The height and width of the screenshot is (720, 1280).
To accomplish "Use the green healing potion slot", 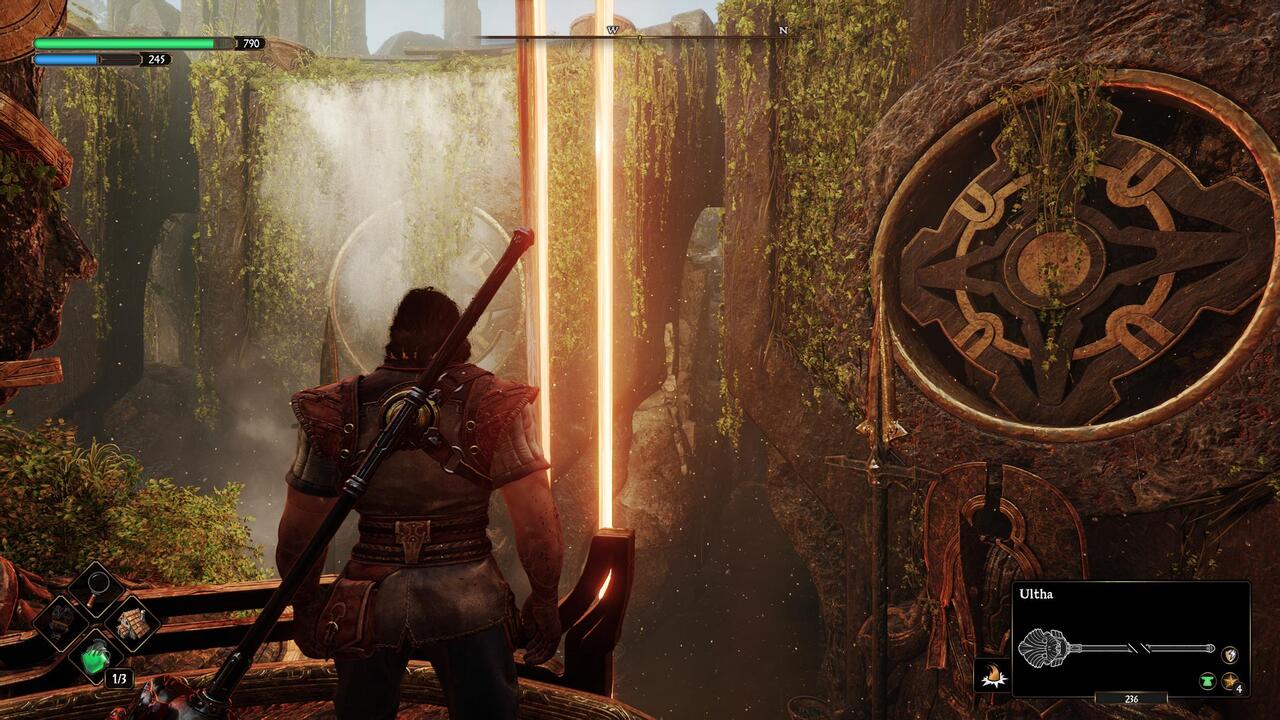I will click(x=95, y=657).
